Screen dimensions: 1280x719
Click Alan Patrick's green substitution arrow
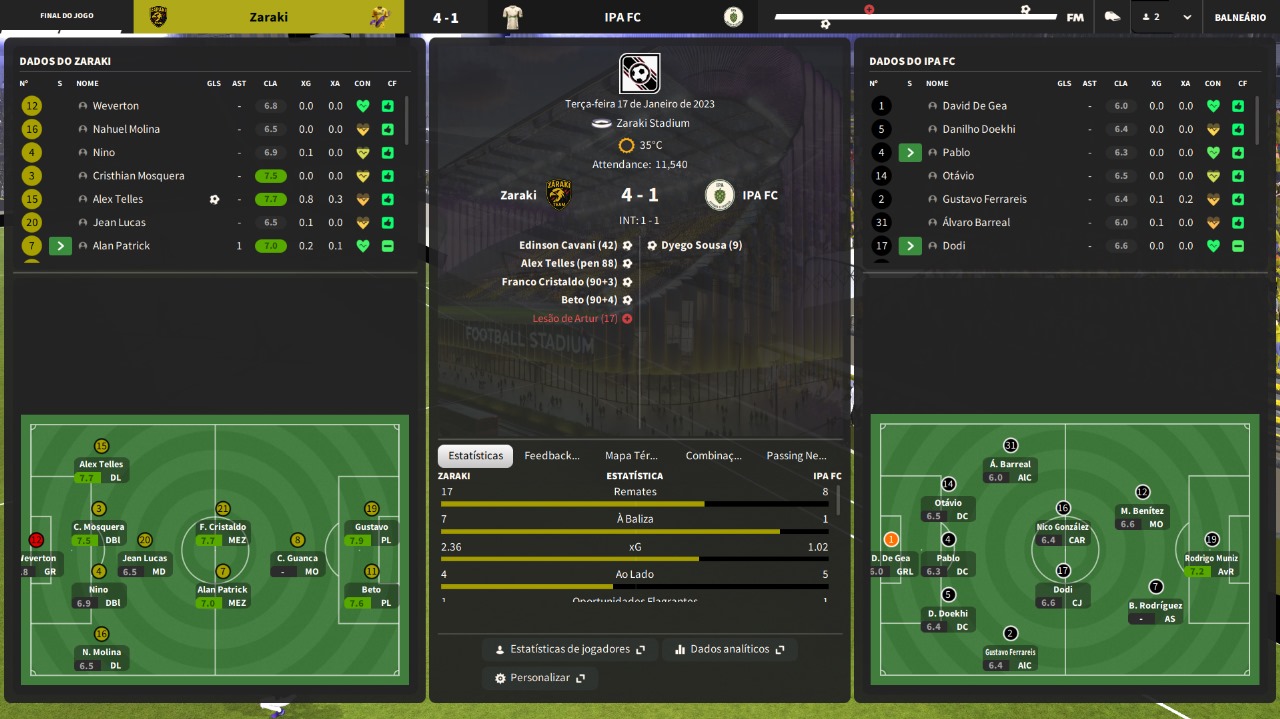(60, 246)
